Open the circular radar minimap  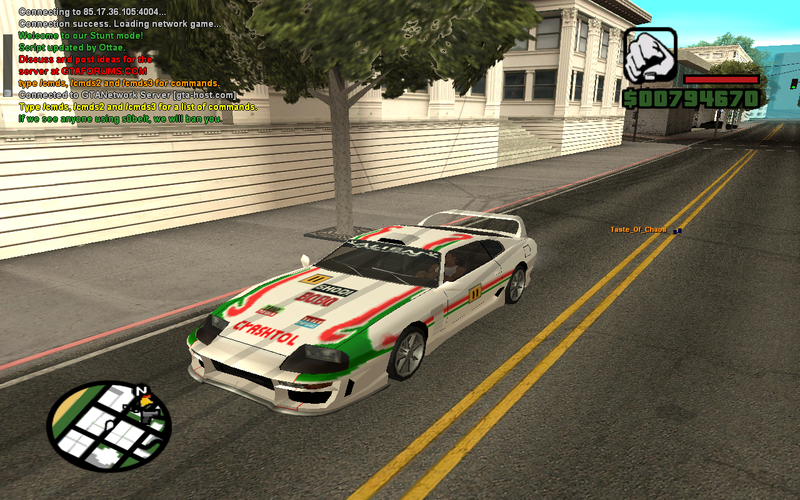click(x=108, y=425)
